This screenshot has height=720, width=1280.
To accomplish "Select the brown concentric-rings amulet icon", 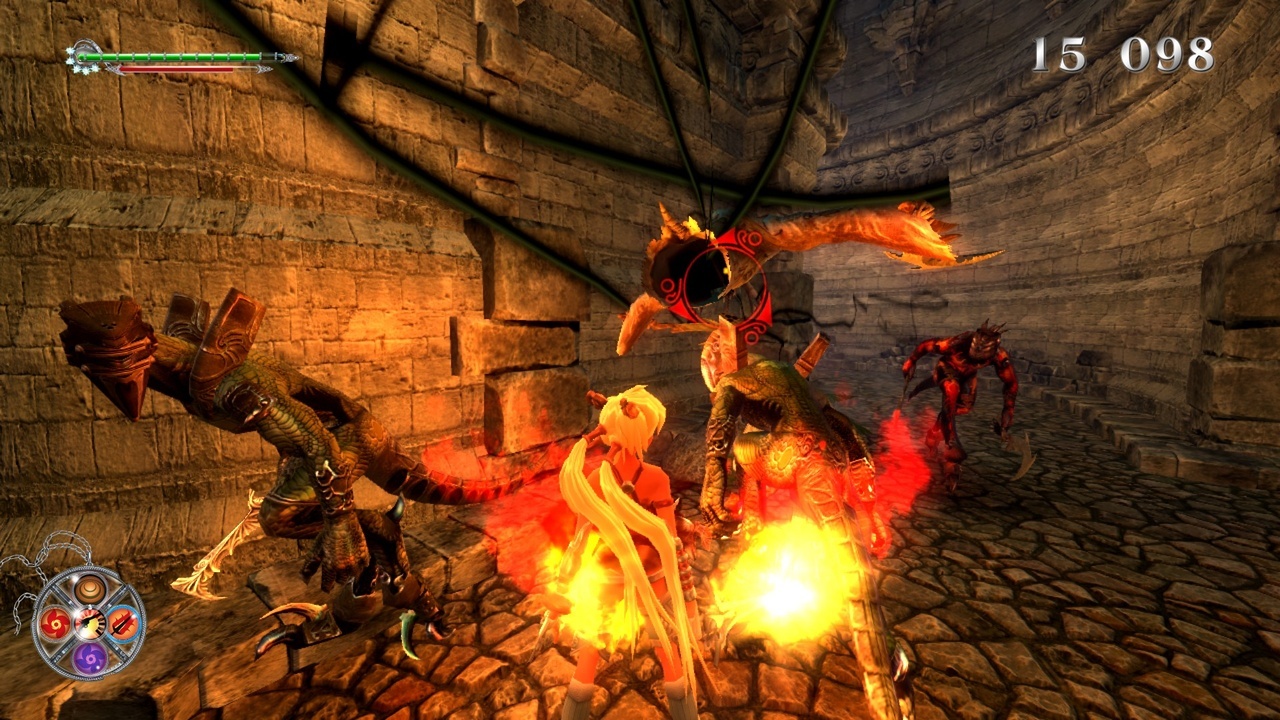I will tap(89, 589).
